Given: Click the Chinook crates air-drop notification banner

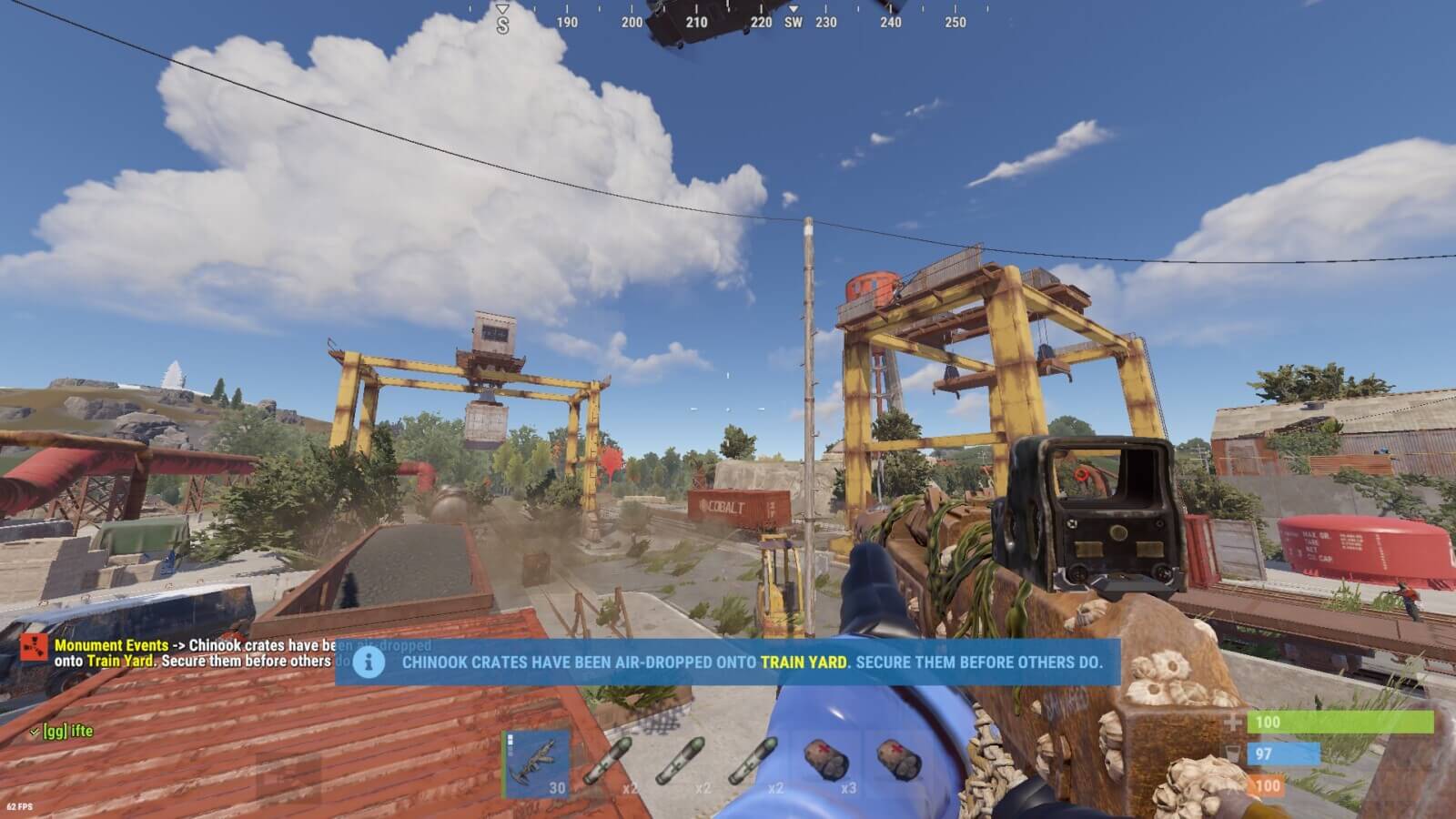Looking at the screenshot, I should [751, 662].
